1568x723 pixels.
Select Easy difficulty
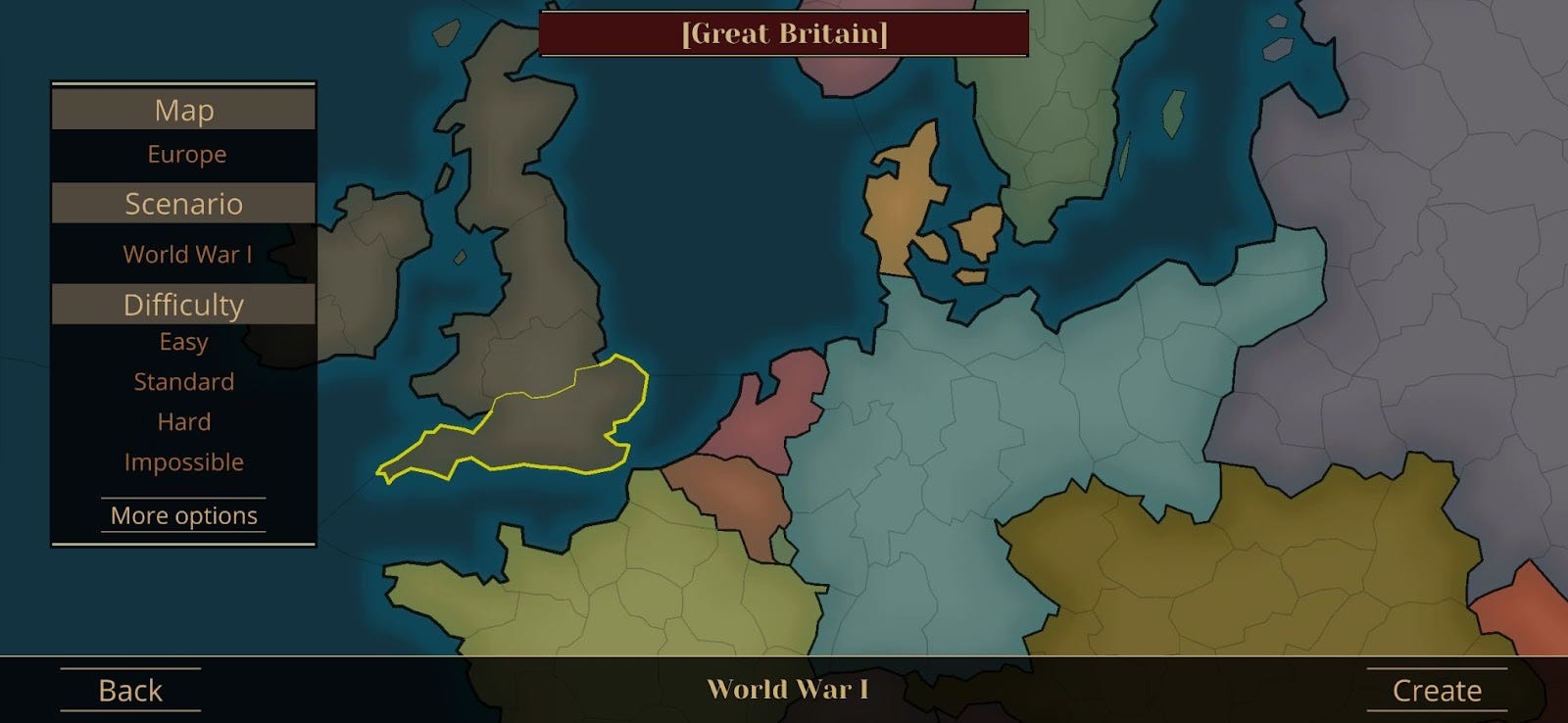pos(183,341)
